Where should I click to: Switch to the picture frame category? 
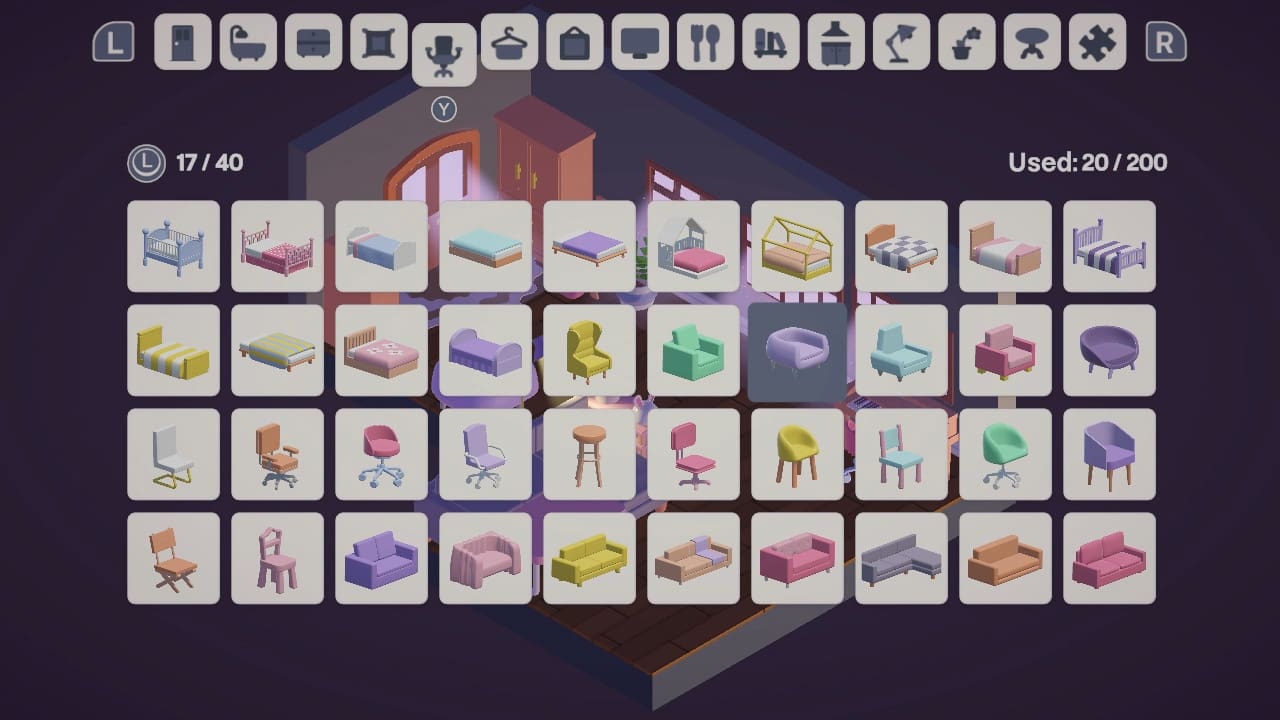point(575,45)
